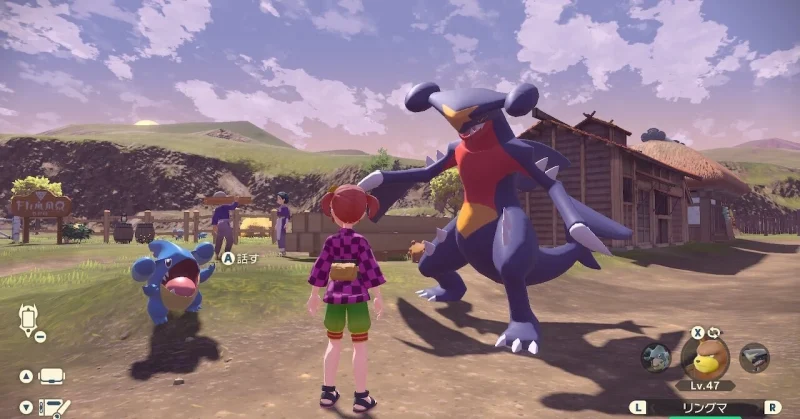Choose the party Pokémon right of Ursaring
This screenshot has height=419, width=800.
(x=754, y=357)
